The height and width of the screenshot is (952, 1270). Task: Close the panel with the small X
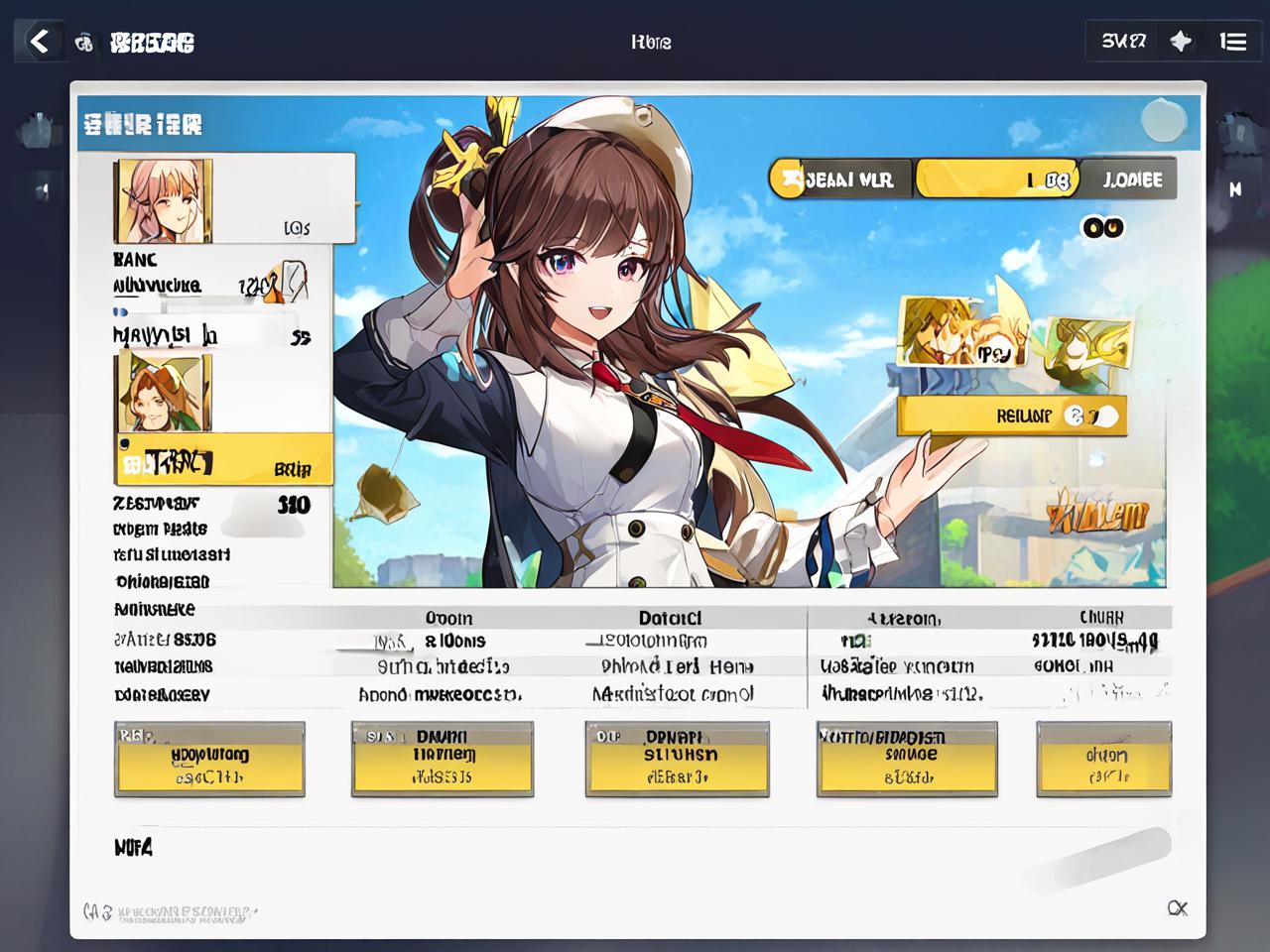[1178, 908]
